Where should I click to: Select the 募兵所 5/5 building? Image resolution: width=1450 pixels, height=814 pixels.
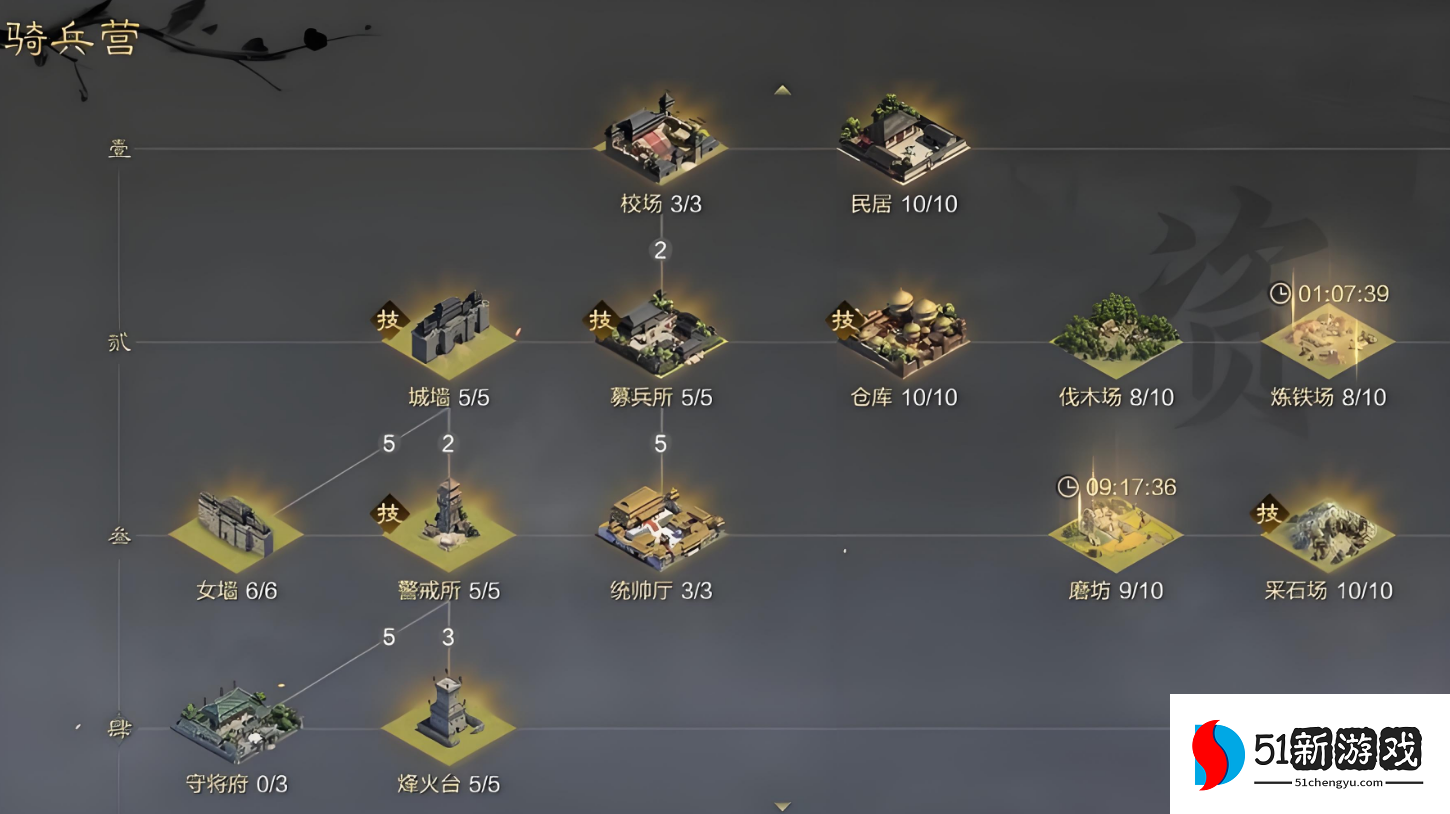[x=661, y=331]
